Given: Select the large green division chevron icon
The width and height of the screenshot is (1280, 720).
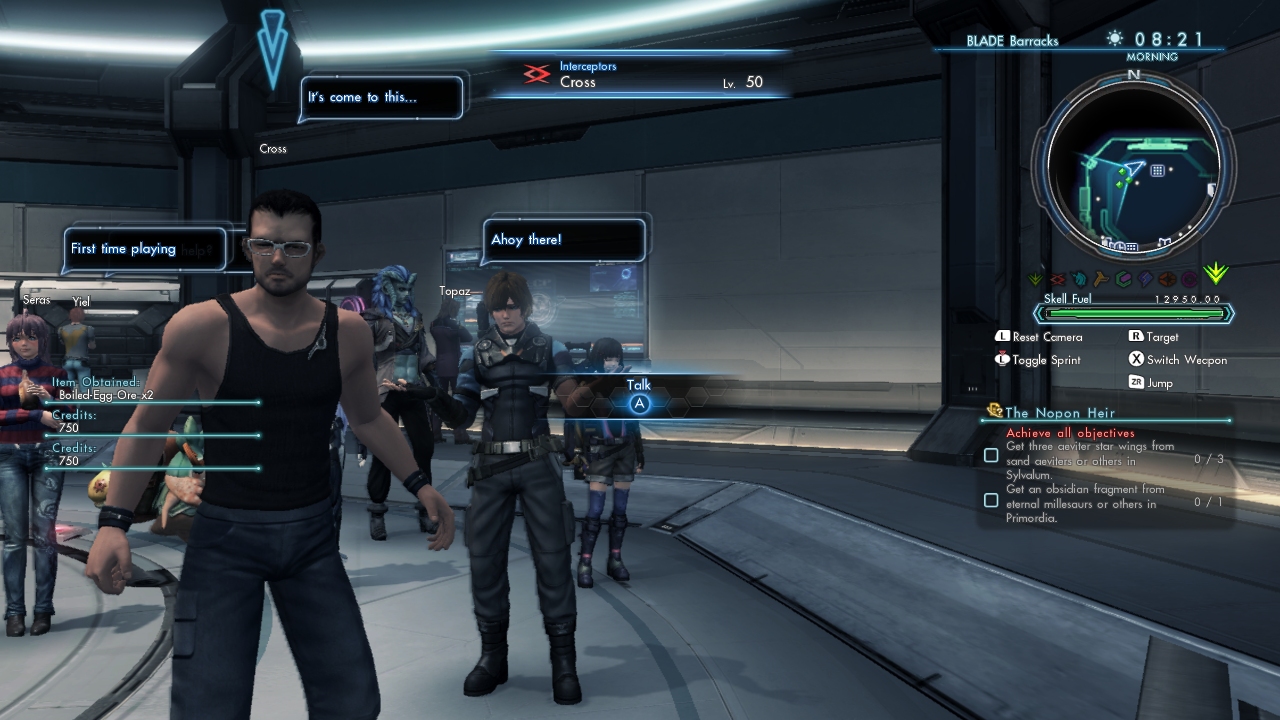Looking at the screenshot, I should click(1216, 274).
